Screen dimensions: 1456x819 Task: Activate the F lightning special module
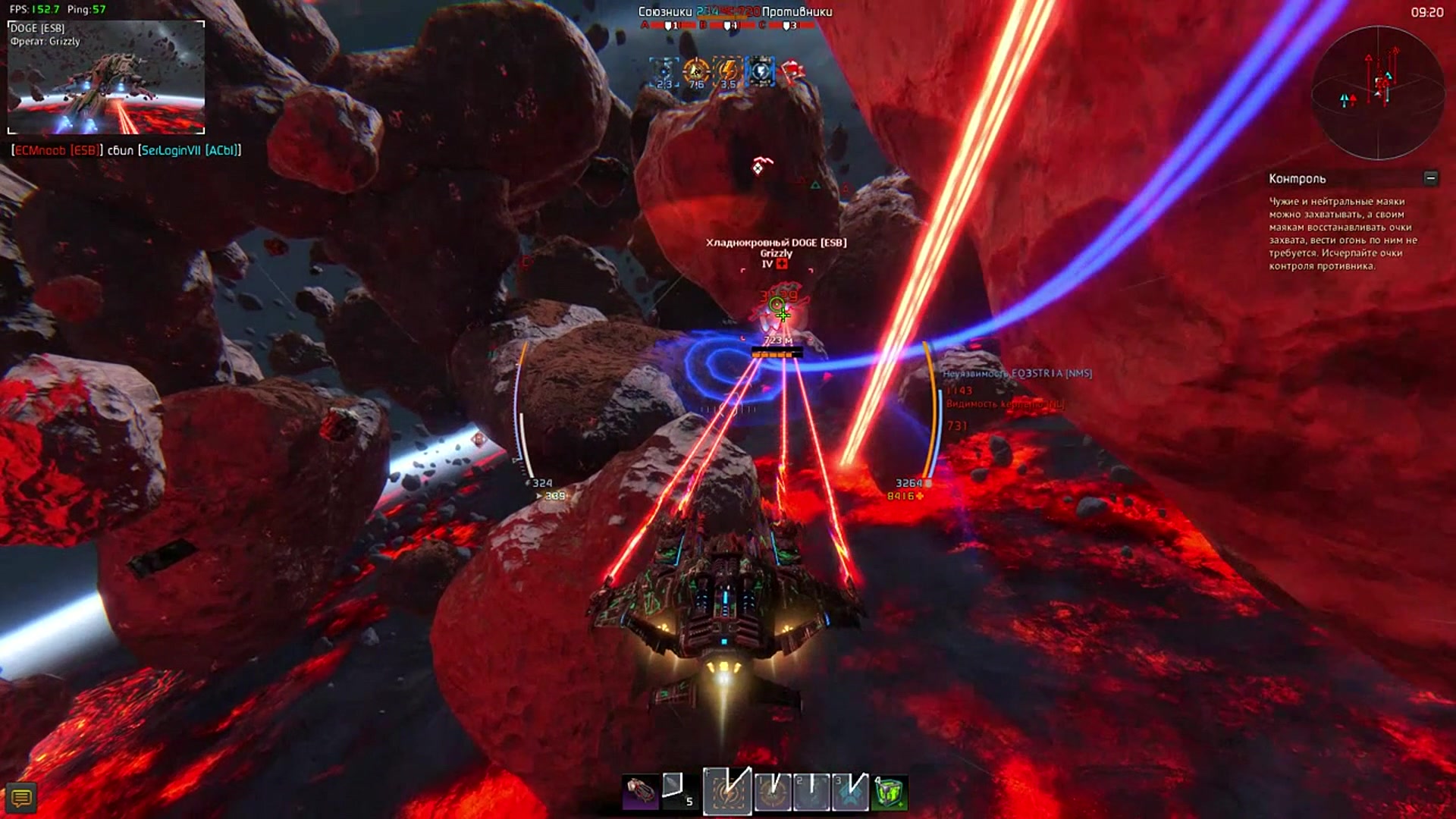pos(727,792)
